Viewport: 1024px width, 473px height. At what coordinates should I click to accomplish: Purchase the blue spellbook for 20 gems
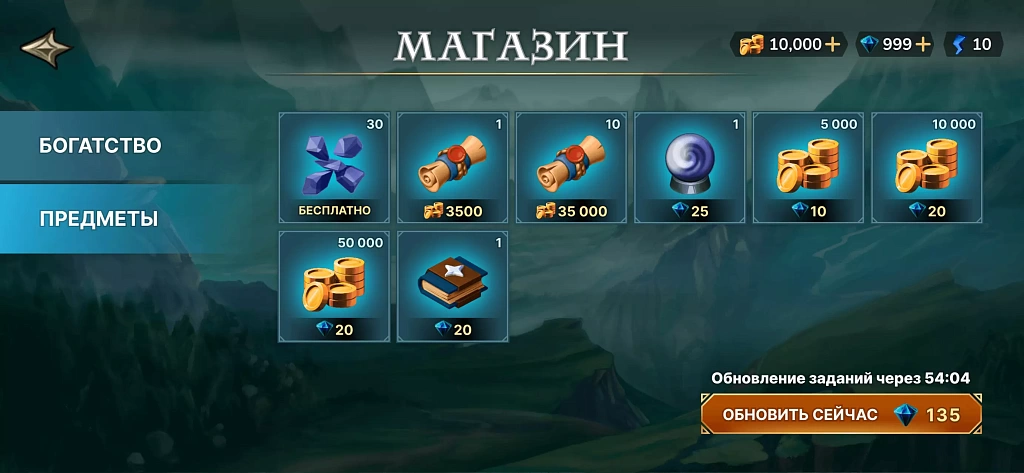(453, 287)
